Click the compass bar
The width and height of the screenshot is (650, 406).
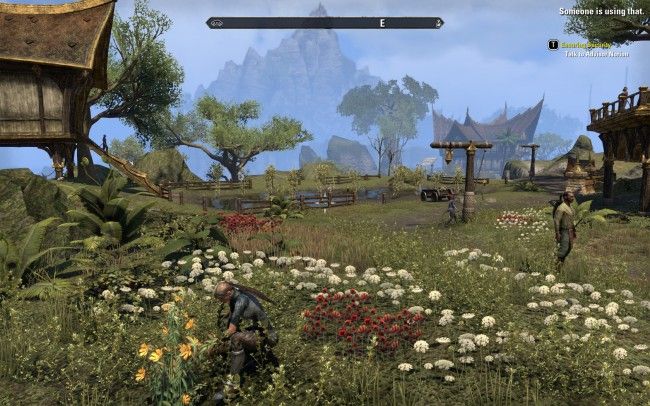325,22
